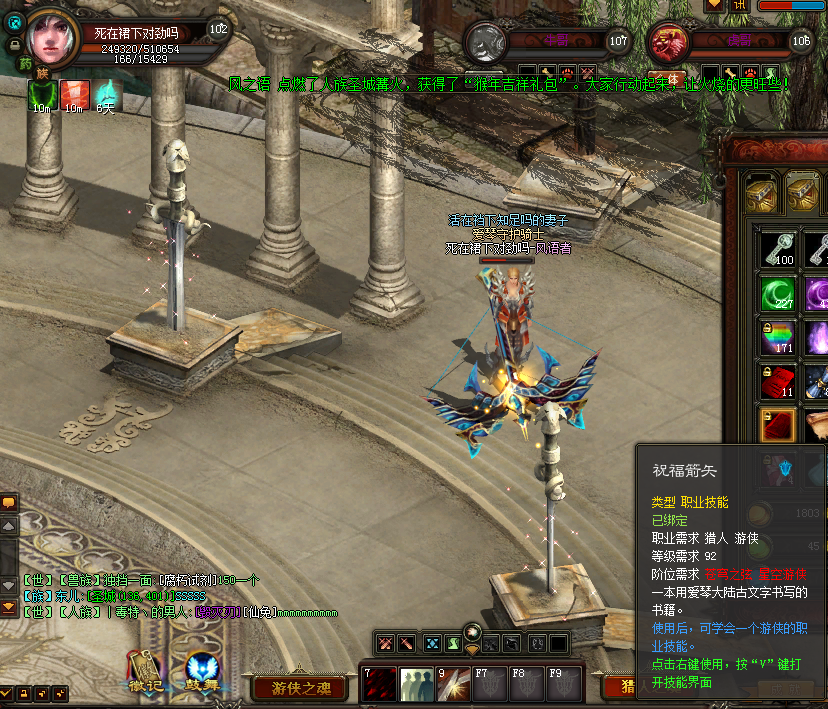Click the green shield buff icon
The height and width of the screenshot is (709, 828).
(x=42, y=94)
